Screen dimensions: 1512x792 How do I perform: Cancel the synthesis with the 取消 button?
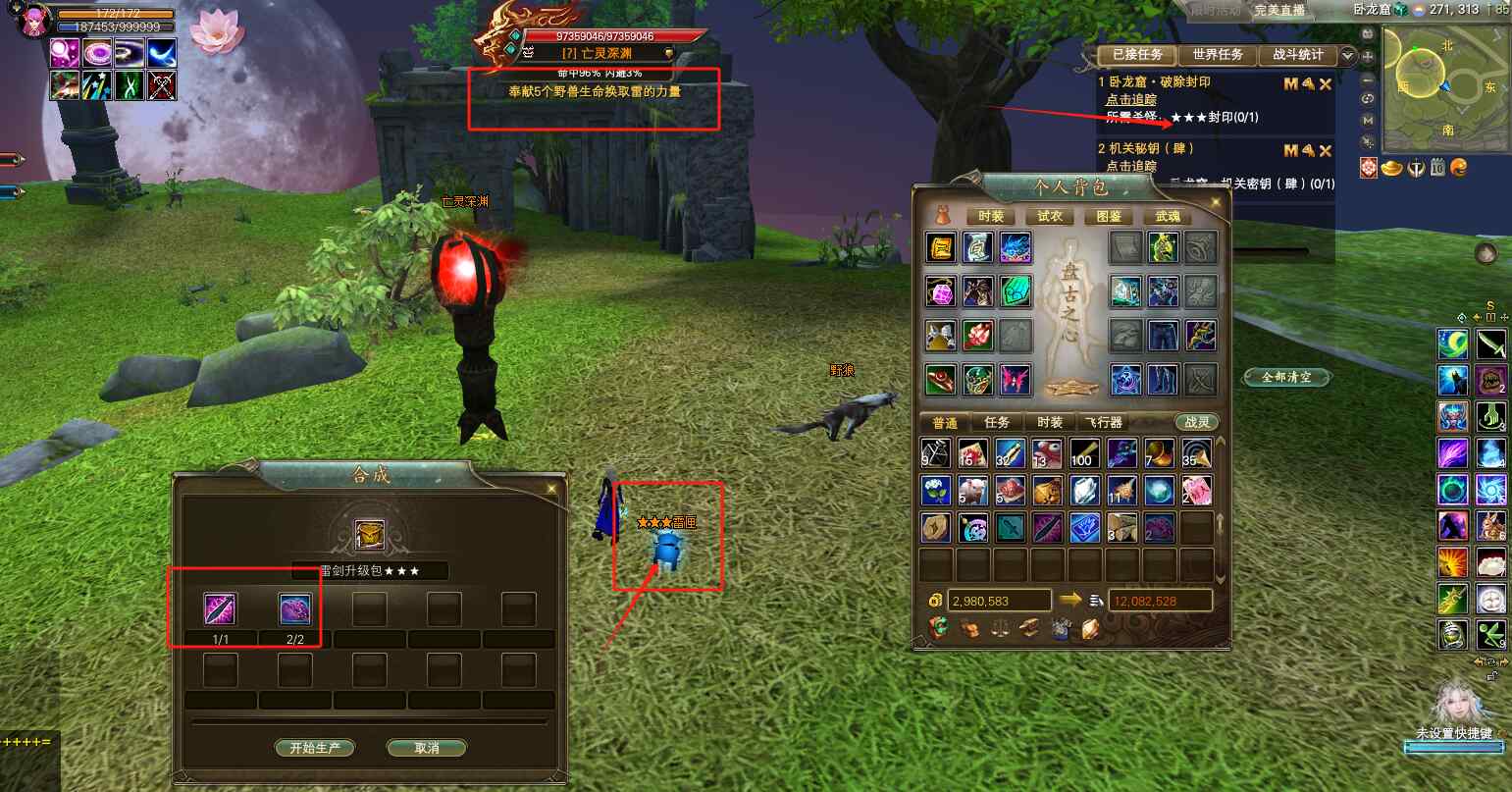[x=426, y=748]
